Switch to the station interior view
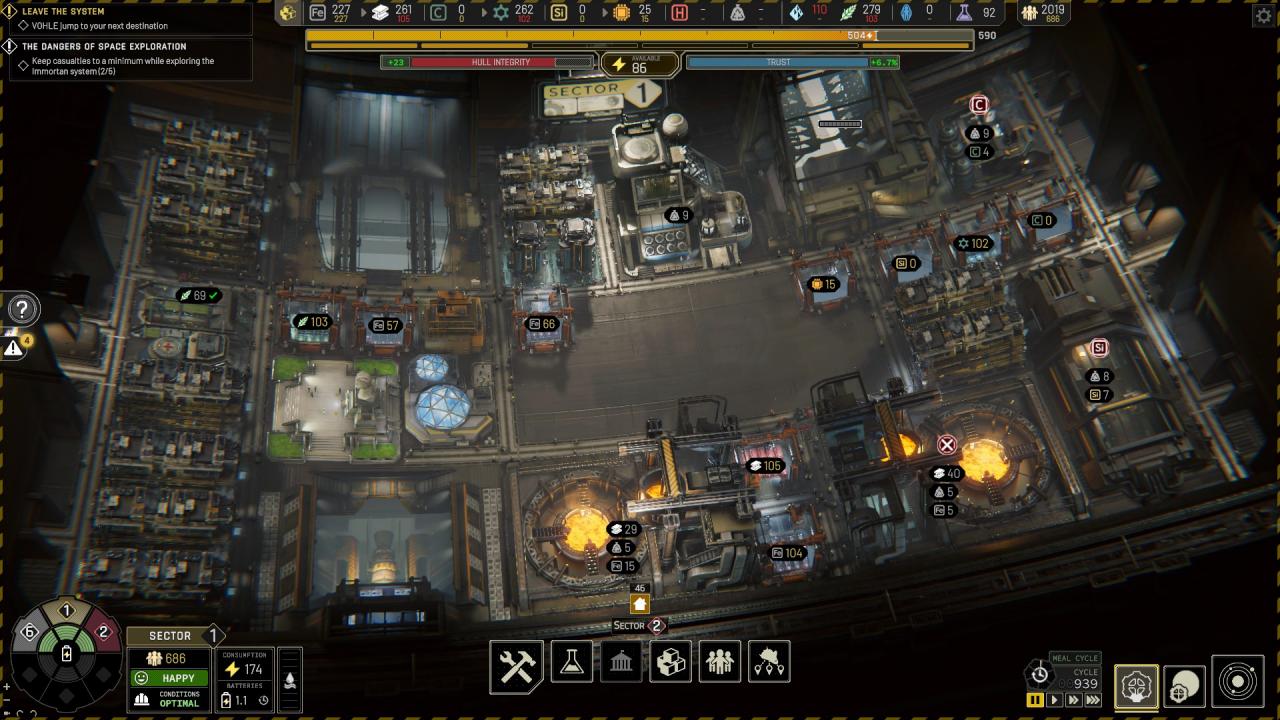Viewport: 1280px width, 720px height. [x=1136, y=685]
